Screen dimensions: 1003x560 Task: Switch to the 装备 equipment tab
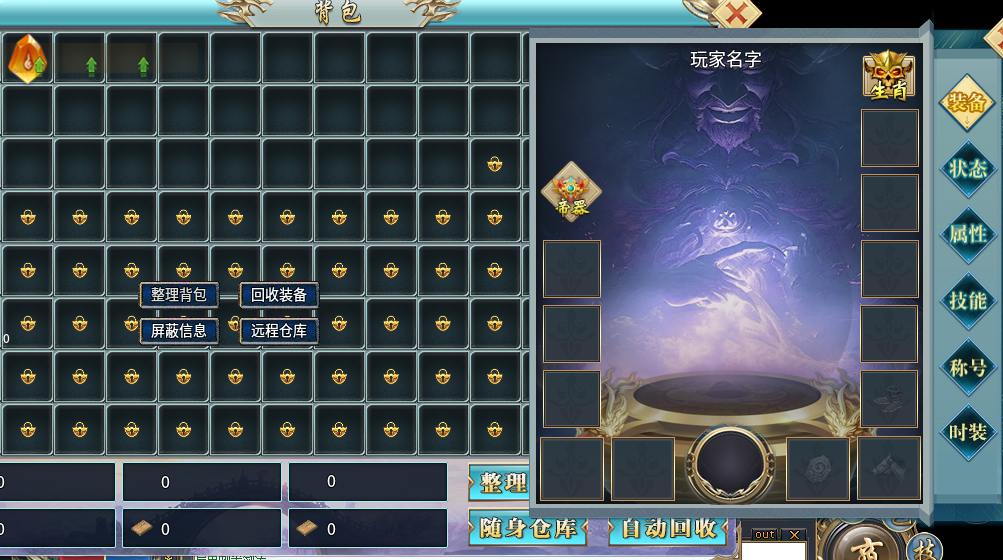(x=967, y=102)
